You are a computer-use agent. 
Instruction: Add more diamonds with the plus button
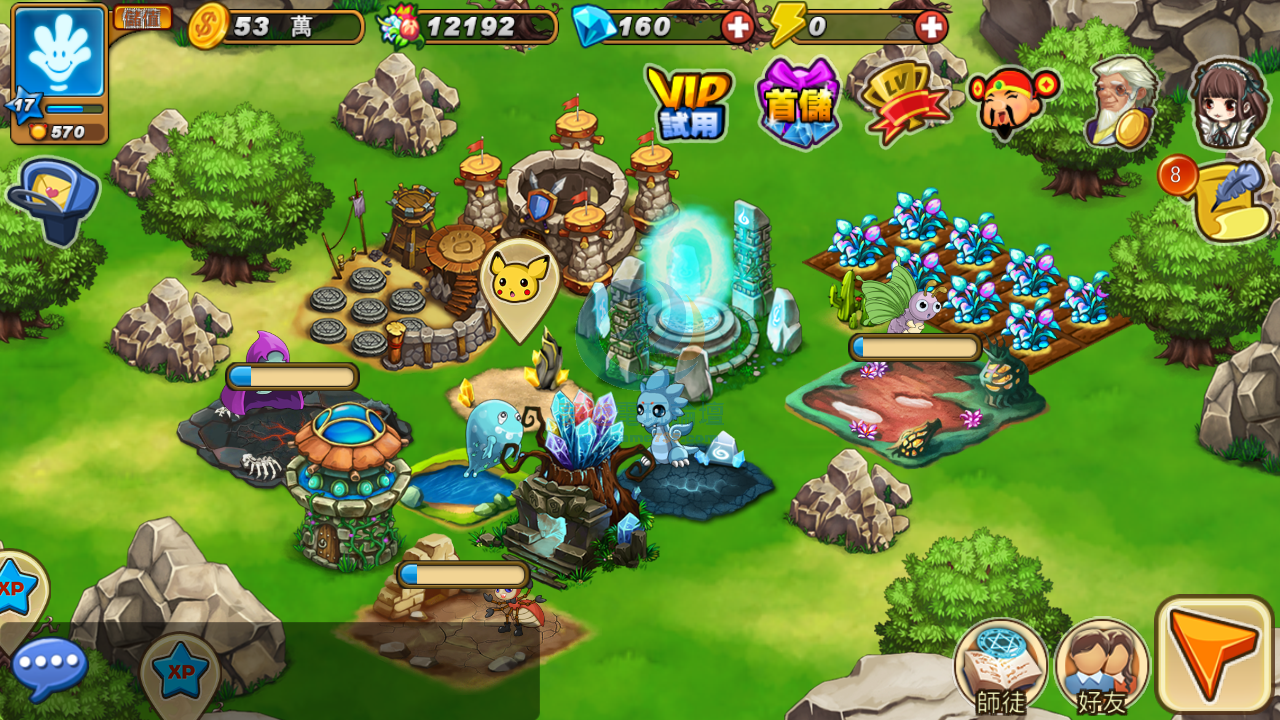click(x=738, y=27)
